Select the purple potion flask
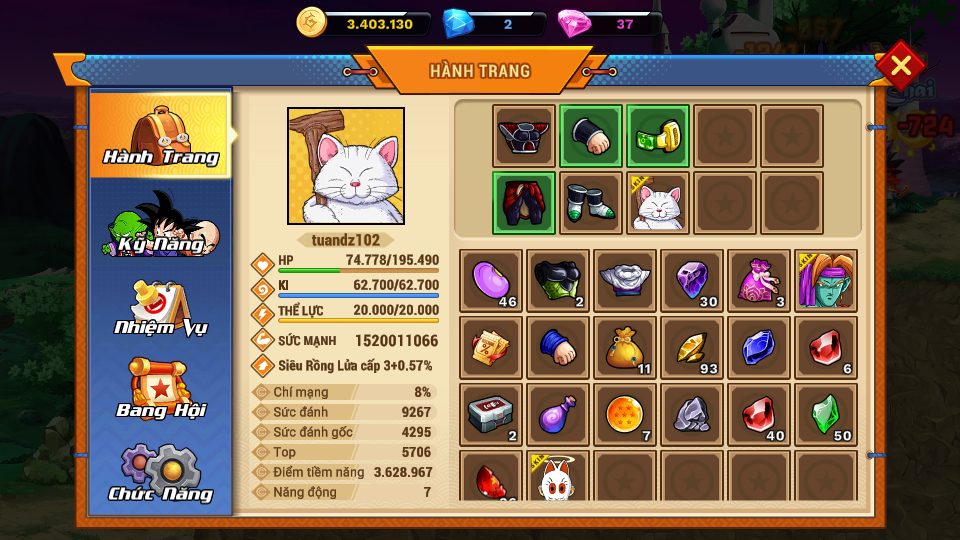 coord(558,414)
